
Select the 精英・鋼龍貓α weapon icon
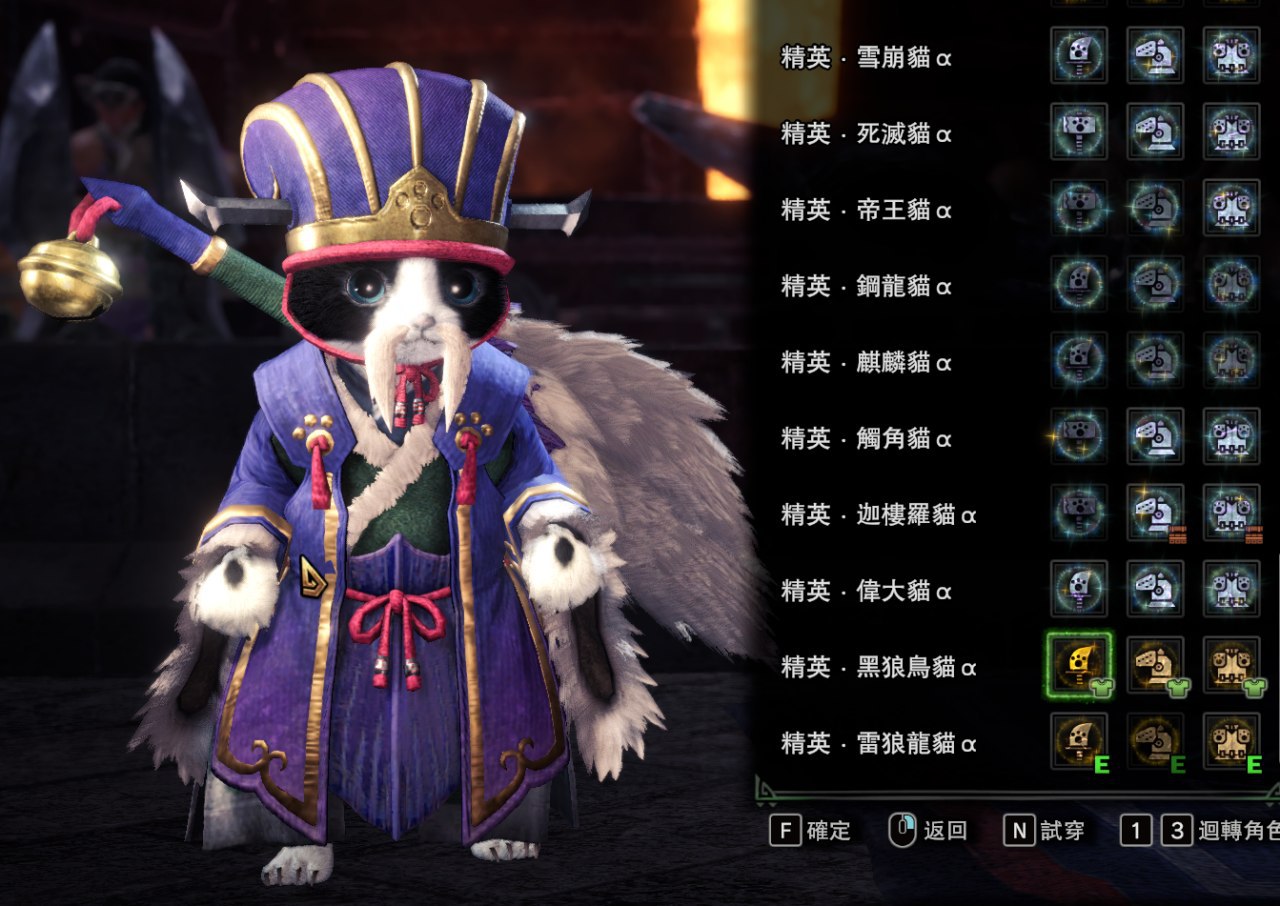point(1079,284)
